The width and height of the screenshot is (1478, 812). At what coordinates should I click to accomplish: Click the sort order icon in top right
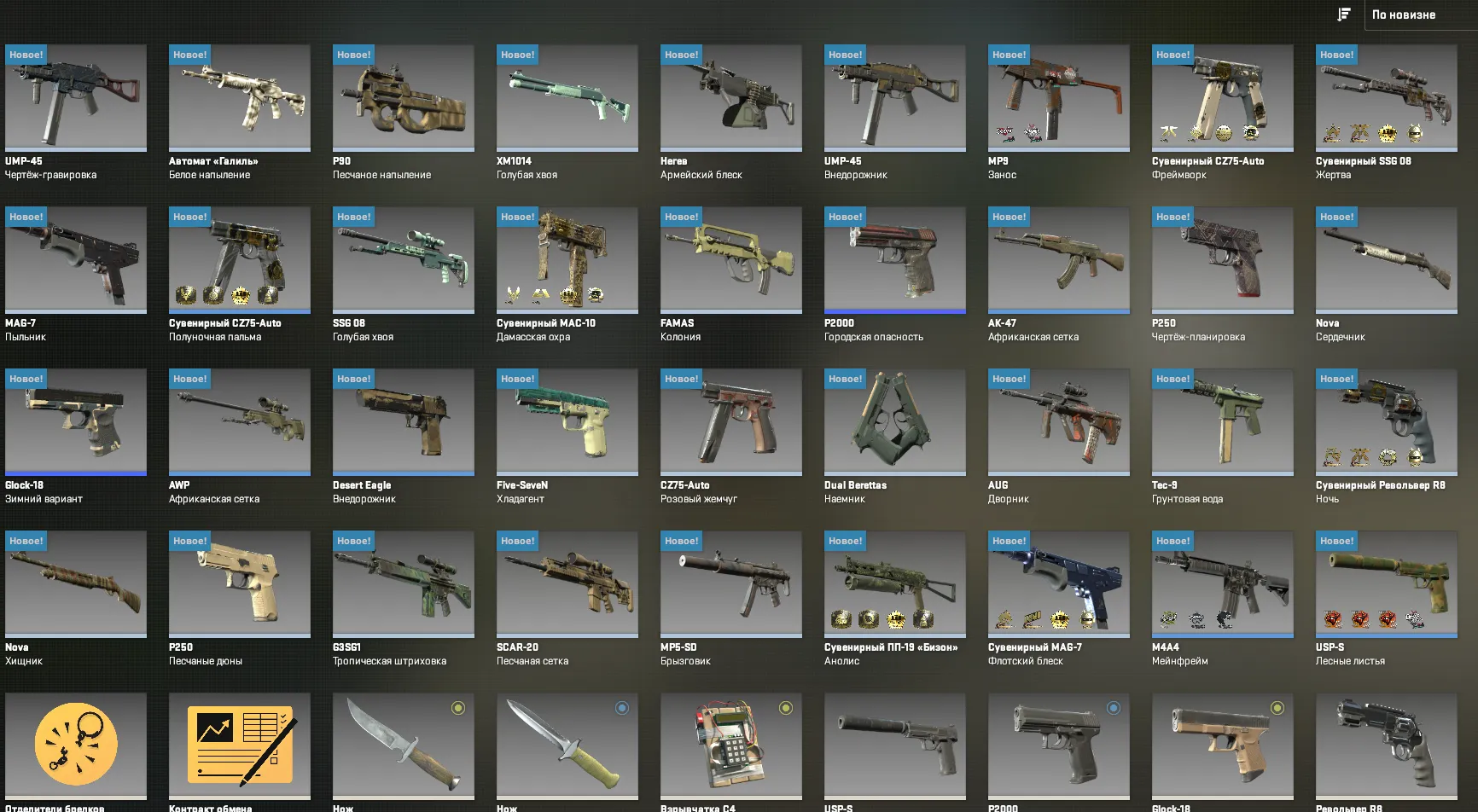point(1345,14)
